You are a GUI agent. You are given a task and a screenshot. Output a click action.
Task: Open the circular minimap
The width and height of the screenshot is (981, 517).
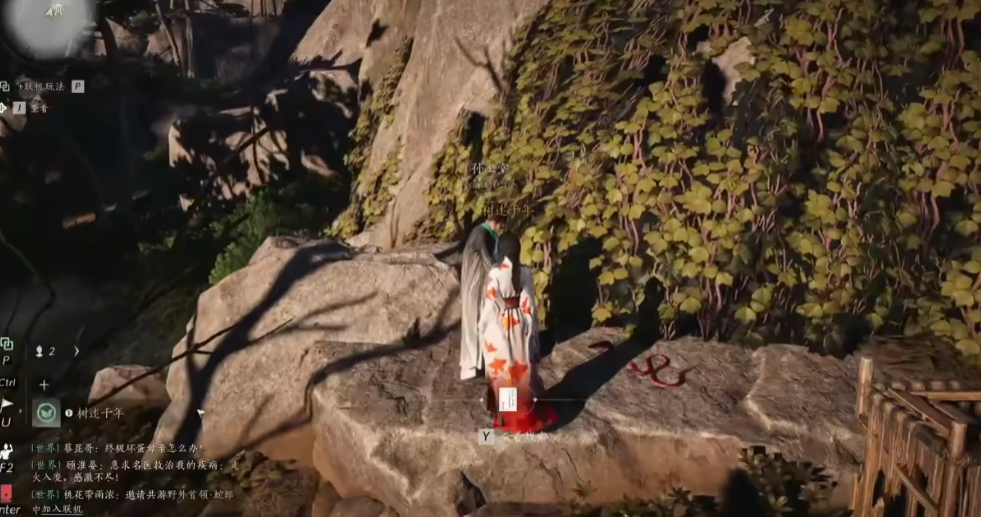pos(50,22)
